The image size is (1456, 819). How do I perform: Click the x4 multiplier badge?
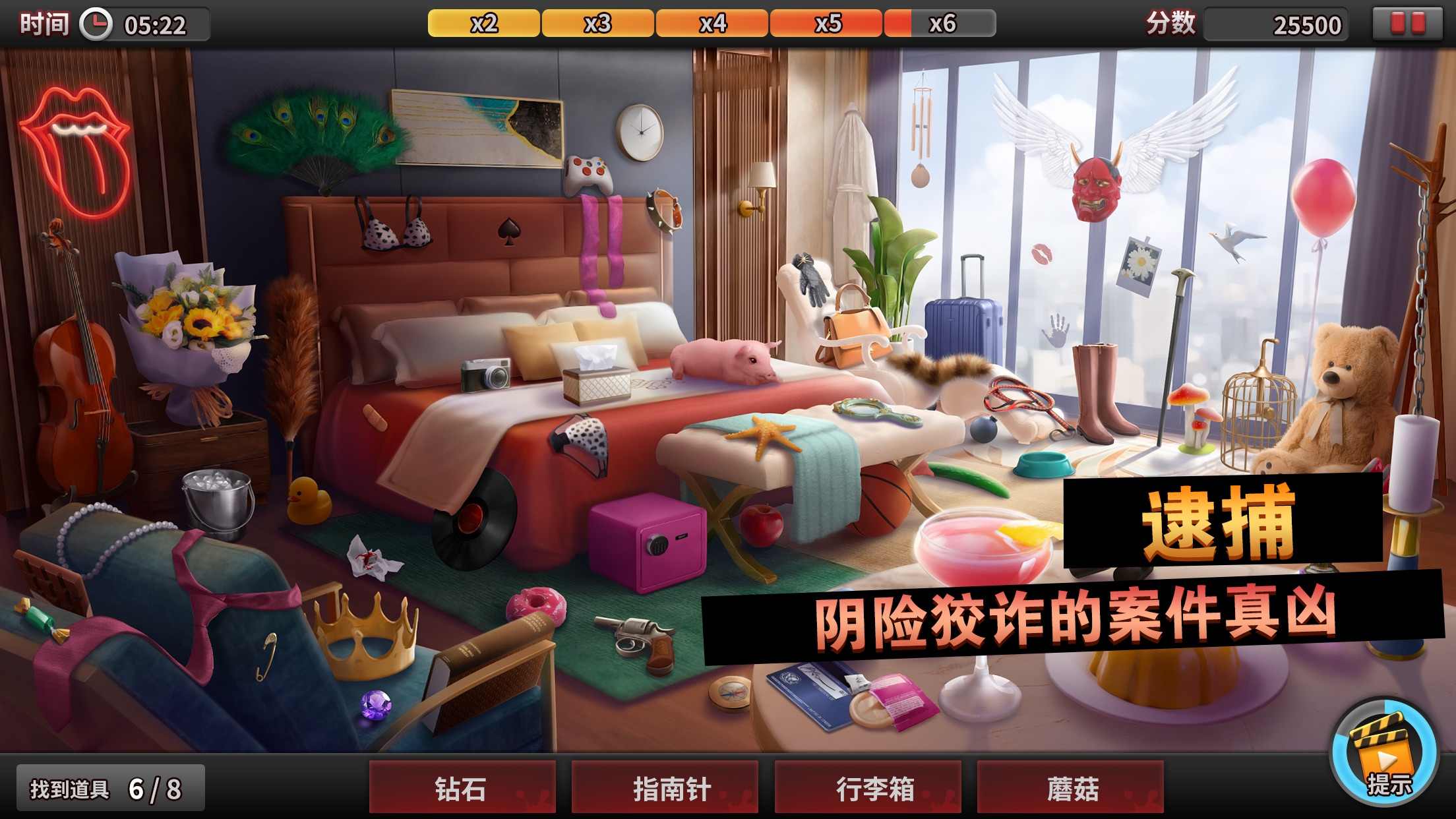(x=712, y=23)
